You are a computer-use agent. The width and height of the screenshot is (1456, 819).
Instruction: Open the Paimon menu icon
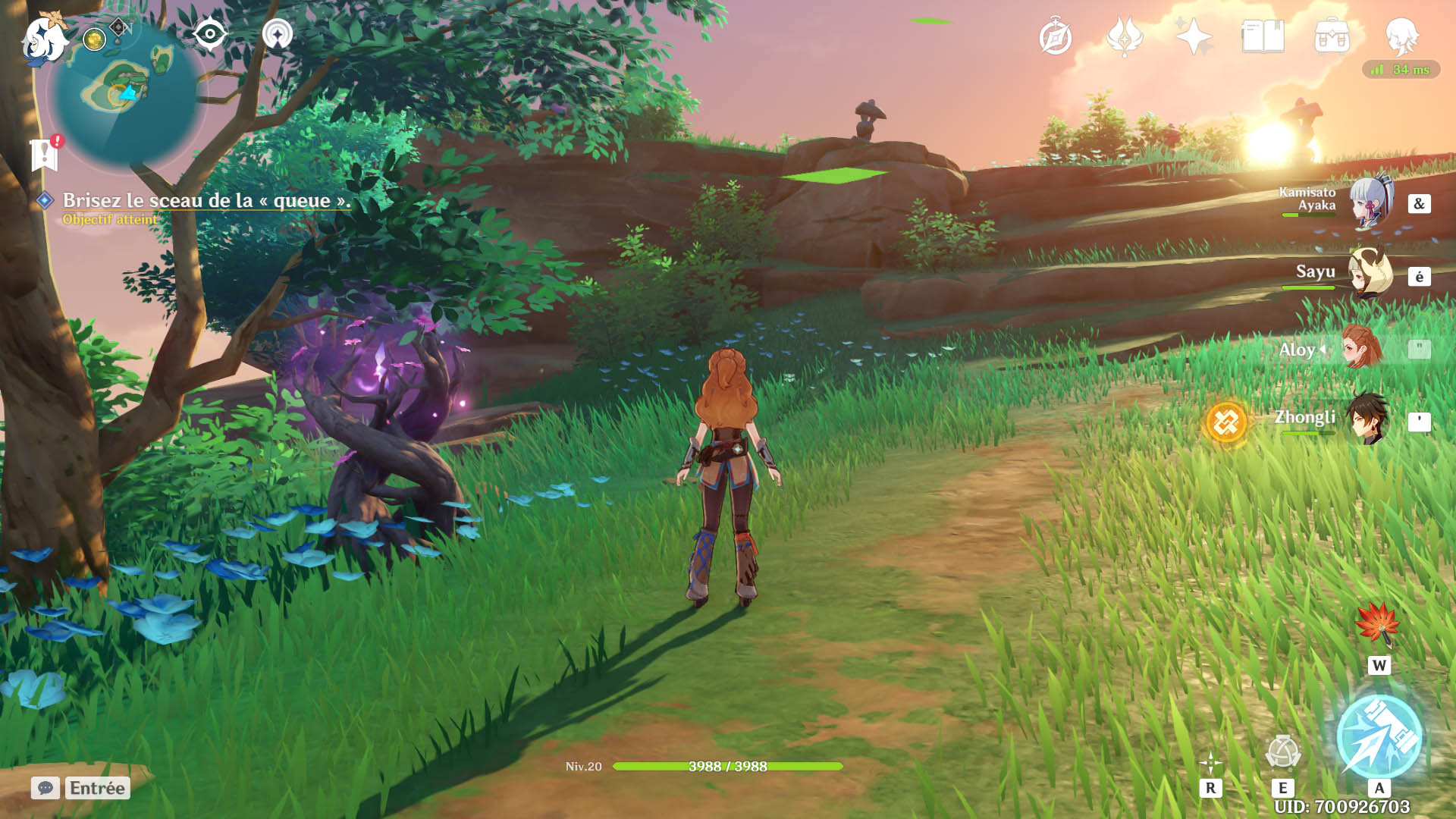coord(44,38)
